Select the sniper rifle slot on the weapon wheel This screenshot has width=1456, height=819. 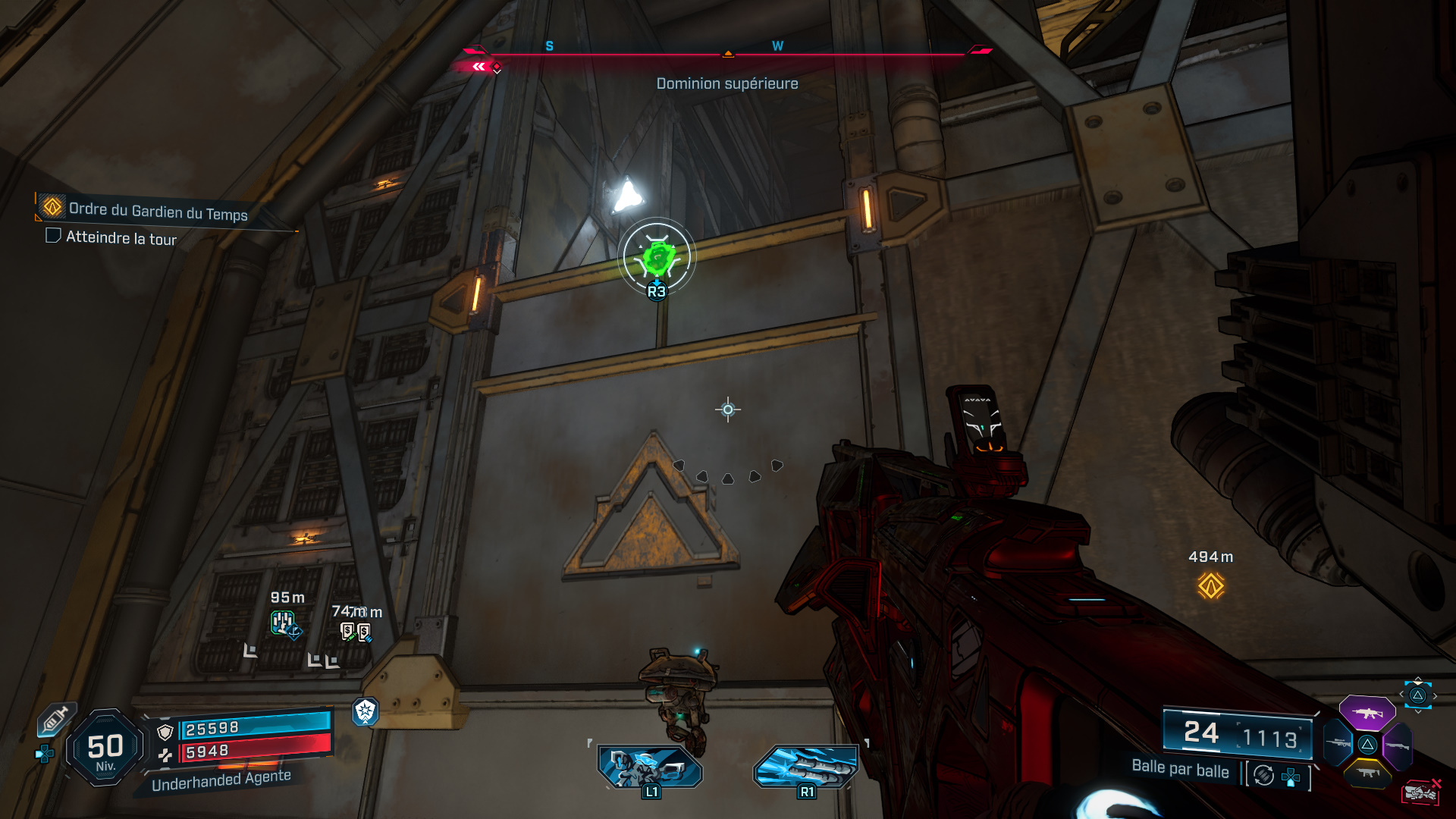[1337, 742]
